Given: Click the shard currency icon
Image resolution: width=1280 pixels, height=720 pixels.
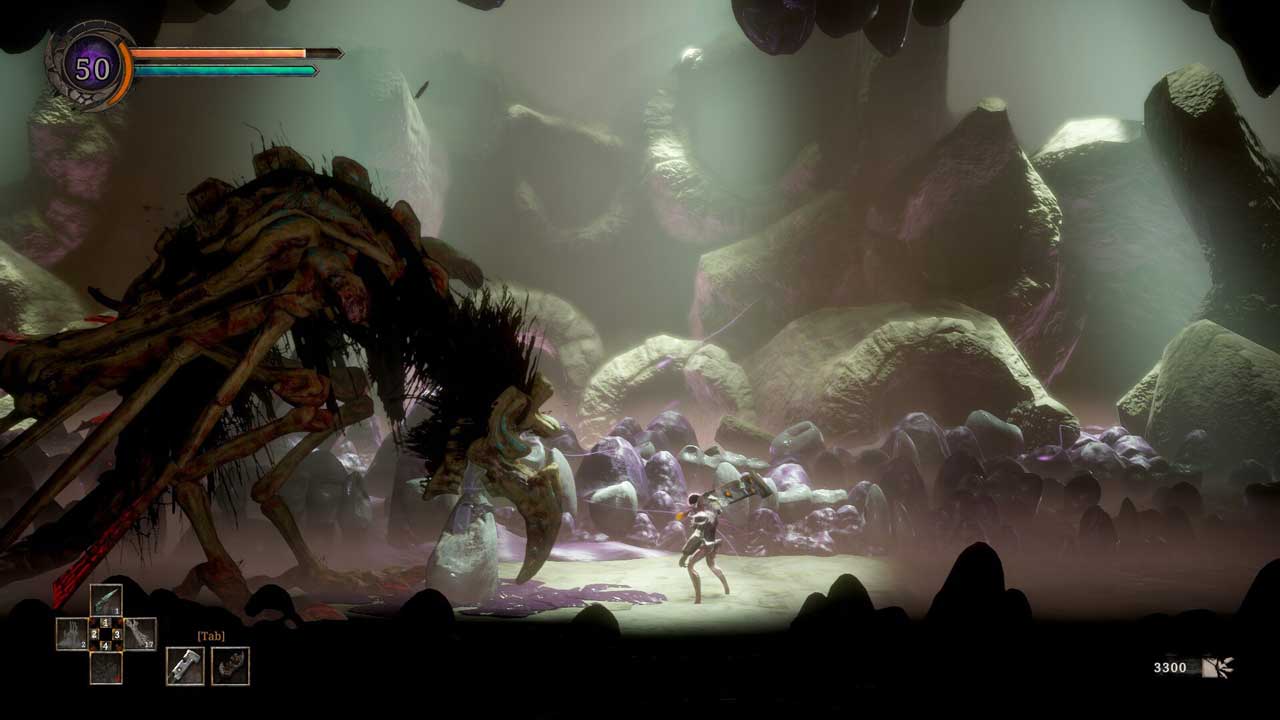Looking at the screenshot, I should (x=1218, y=667).
